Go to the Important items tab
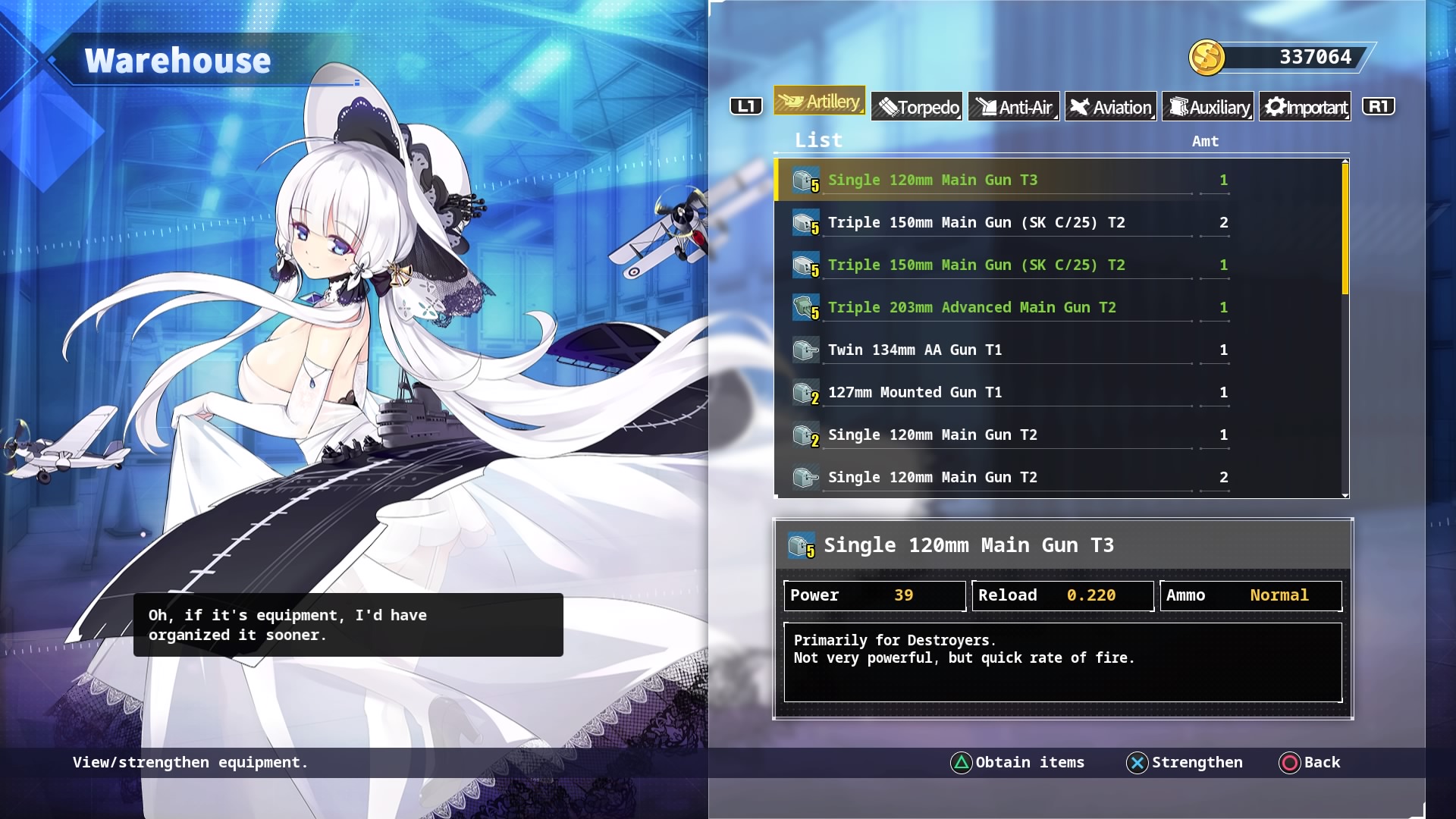The image size is (1456, 819). [1305, 107]
